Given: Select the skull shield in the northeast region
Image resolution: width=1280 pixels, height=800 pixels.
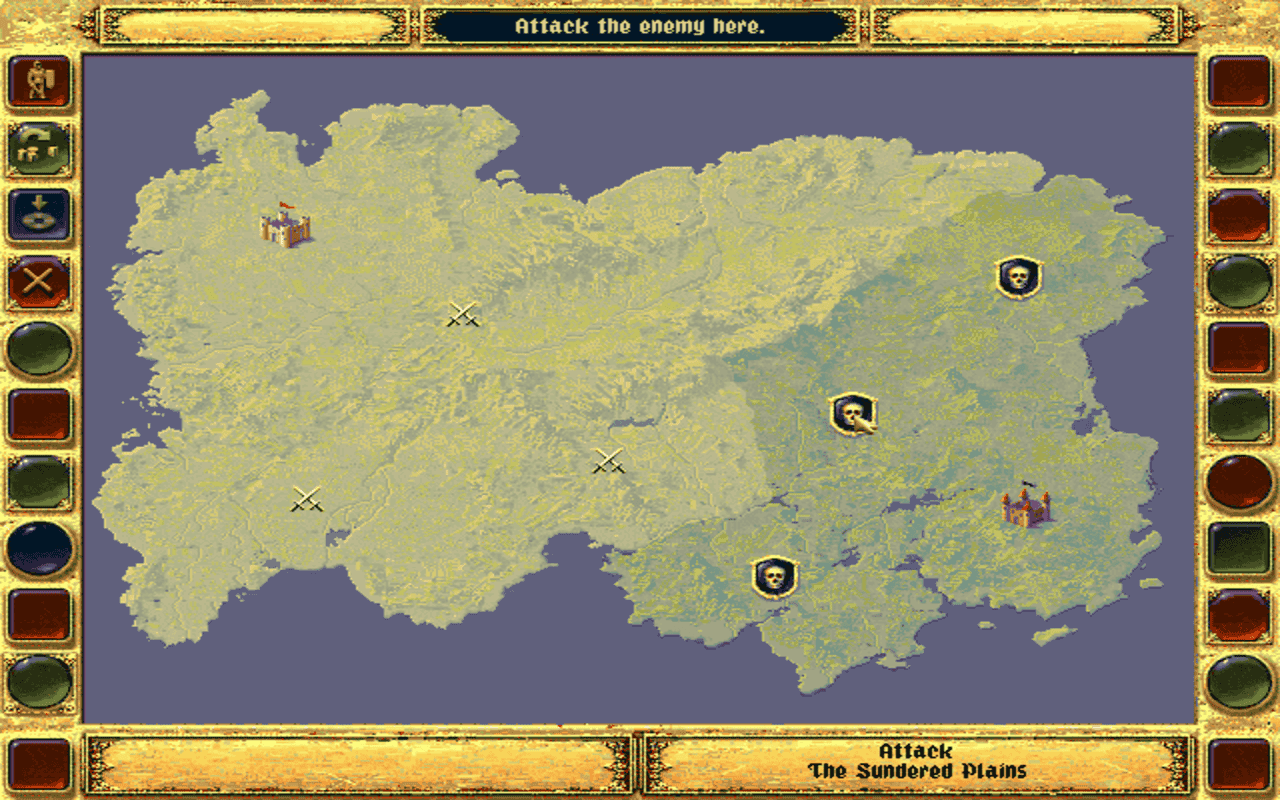Looking at the screenshot, I should [x=1016, y=279].
